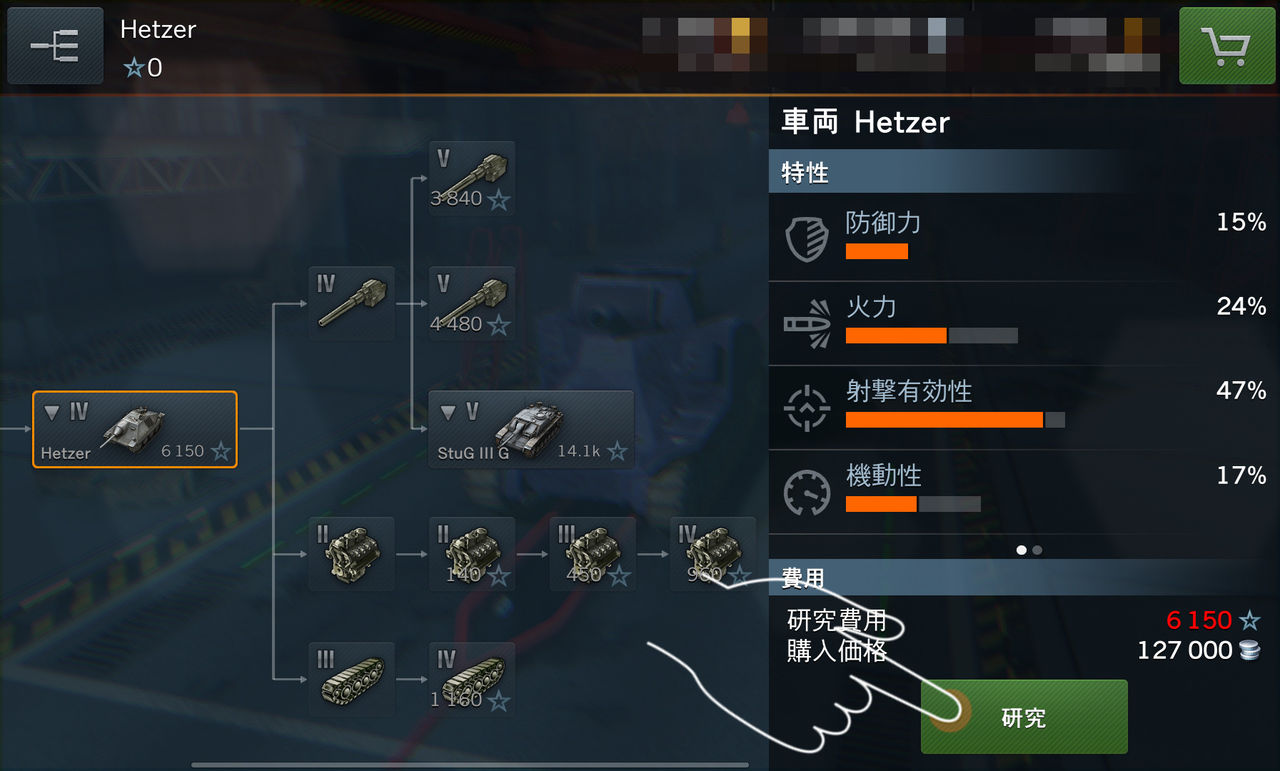Open the in-game store cart
The width and height of the screenshot is (1280, 771).
pos(1227,45)
